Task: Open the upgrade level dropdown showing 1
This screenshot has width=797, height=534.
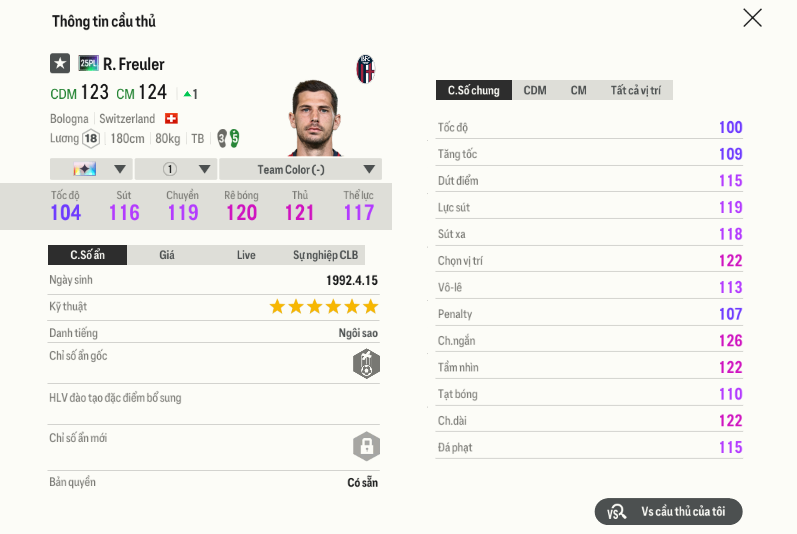Action: pos(175,169)
